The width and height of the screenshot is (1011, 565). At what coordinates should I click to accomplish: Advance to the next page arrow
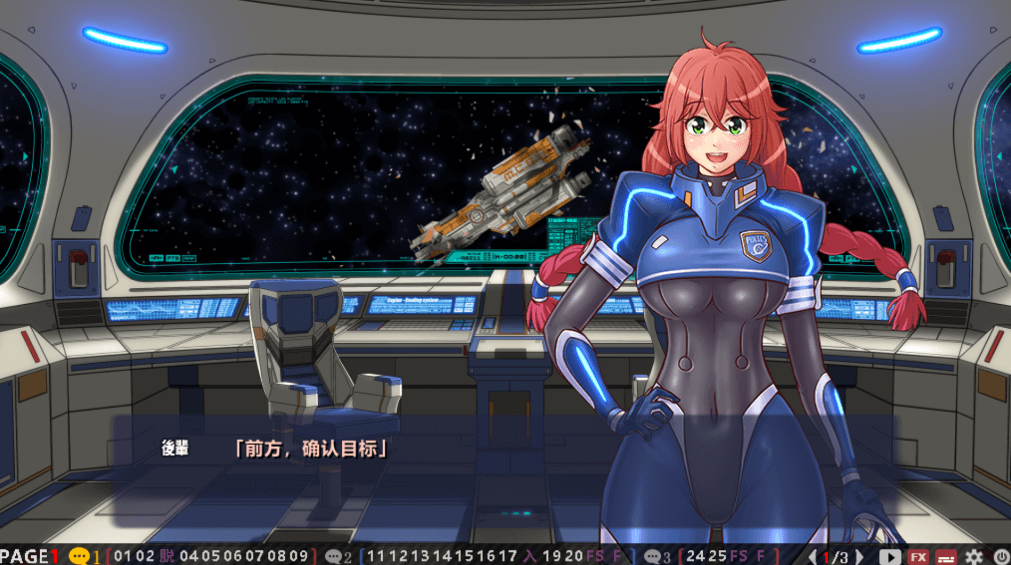tap(859, 556)
